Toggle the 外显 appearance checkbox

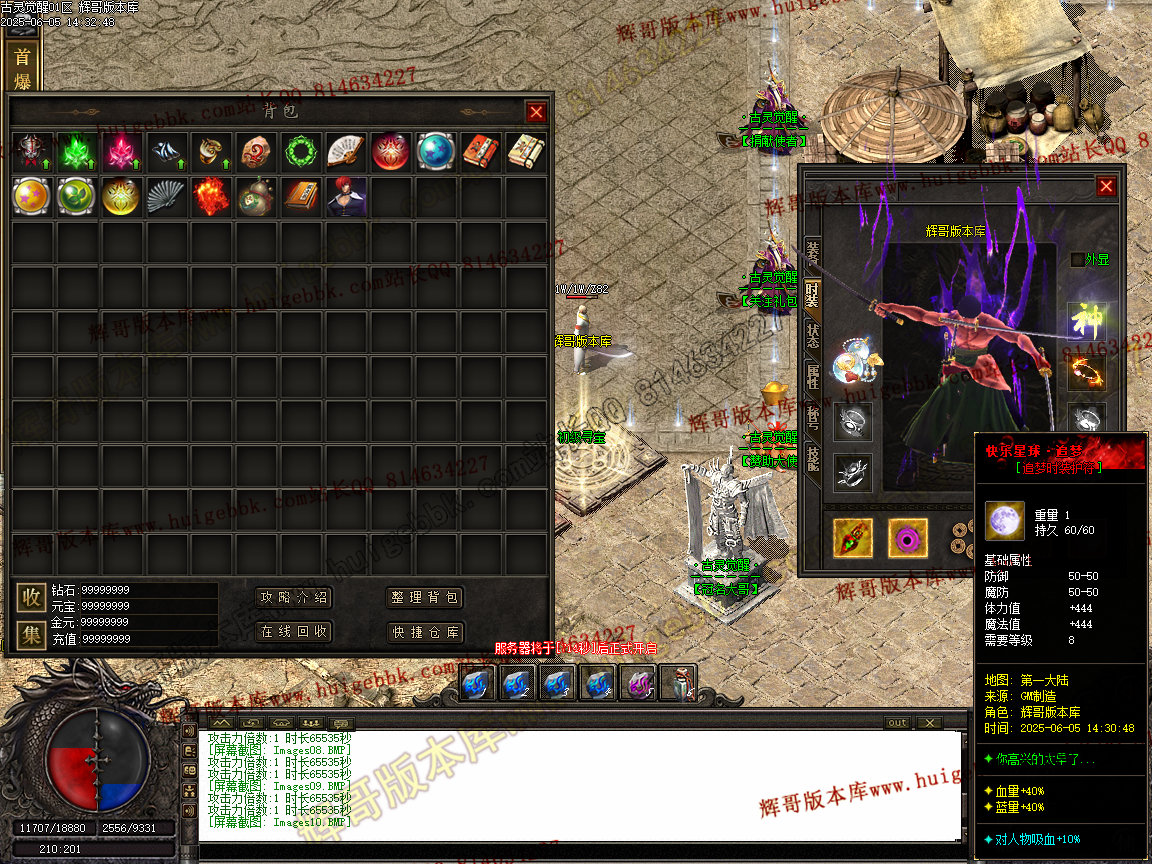coord(1077,260)
